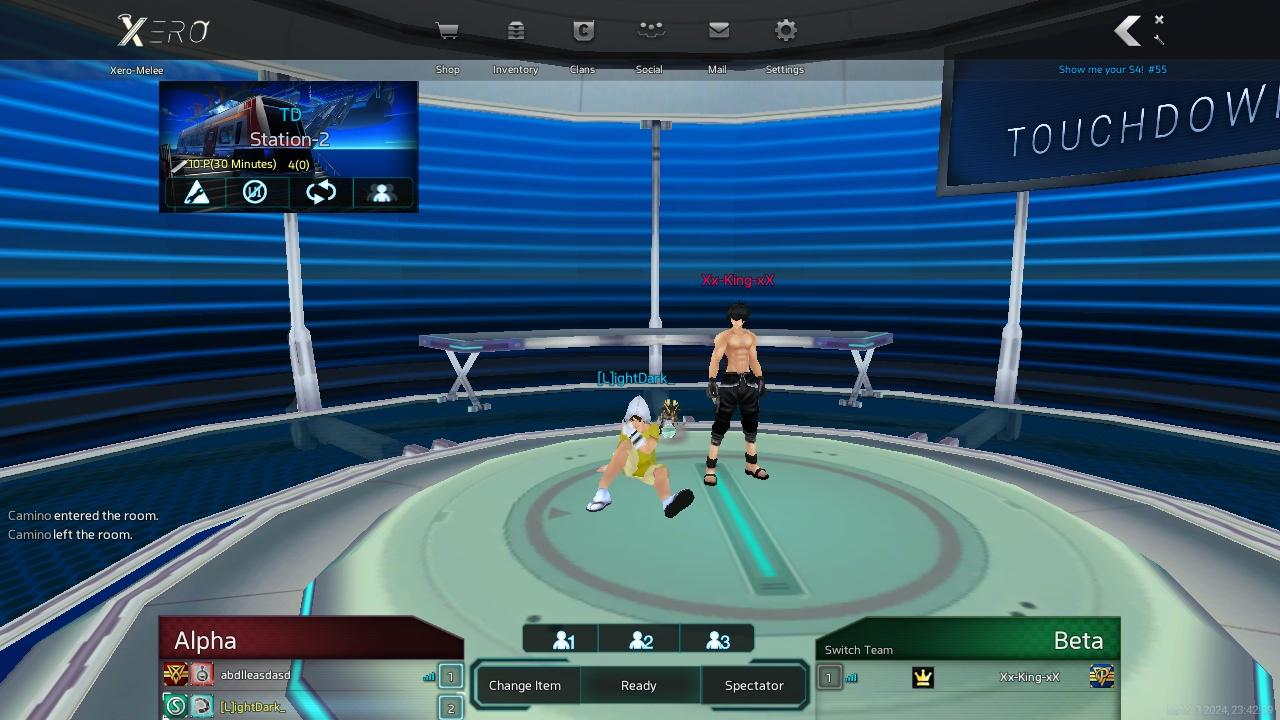Image resolution: width=1280 pixels, height=720 pixels.
Task: Close the game with the X icon
Action: [x=1159, y=19]
